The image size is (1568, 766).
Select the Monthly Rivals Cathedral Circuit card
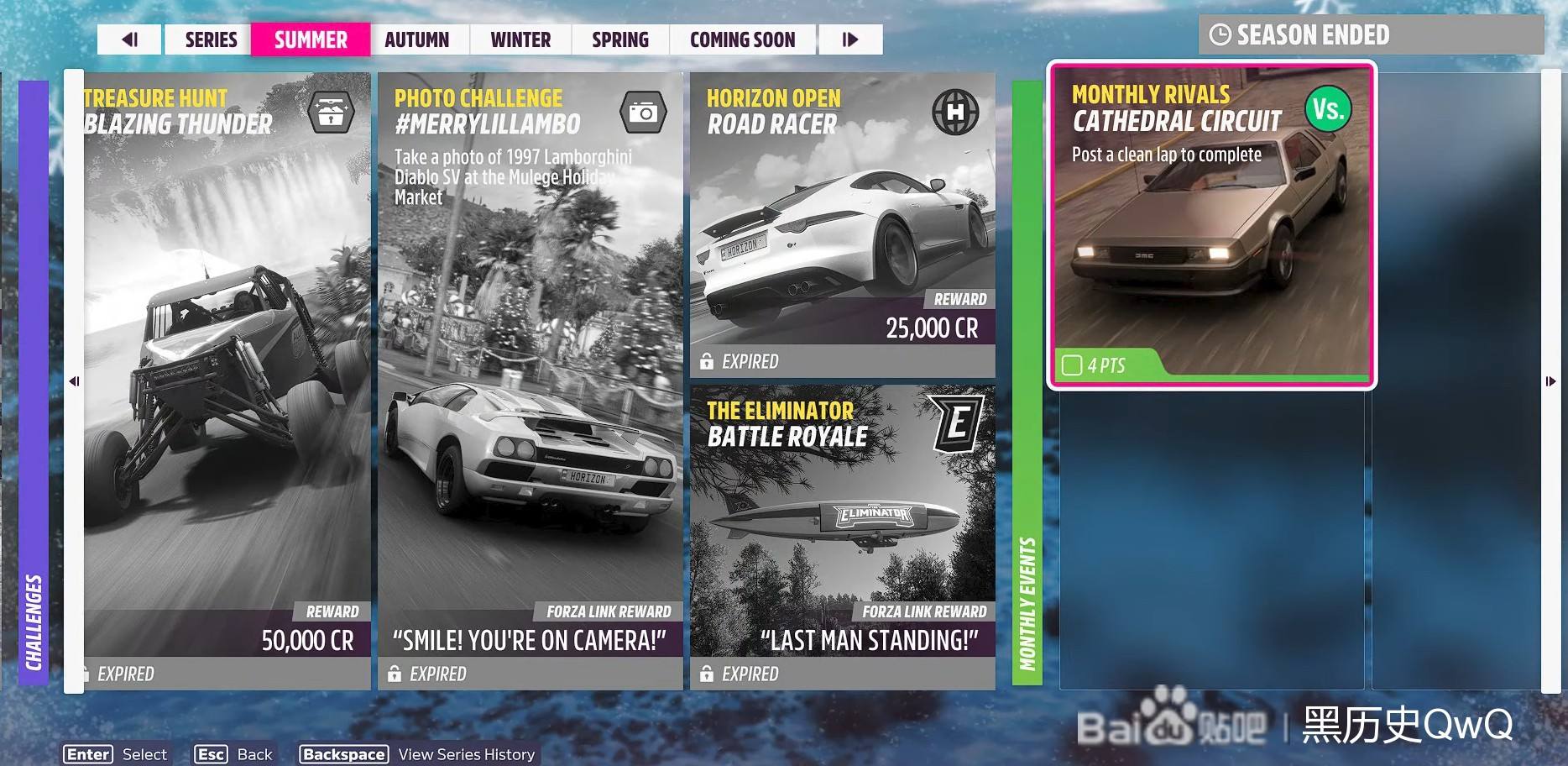[x=1211, y=225]
